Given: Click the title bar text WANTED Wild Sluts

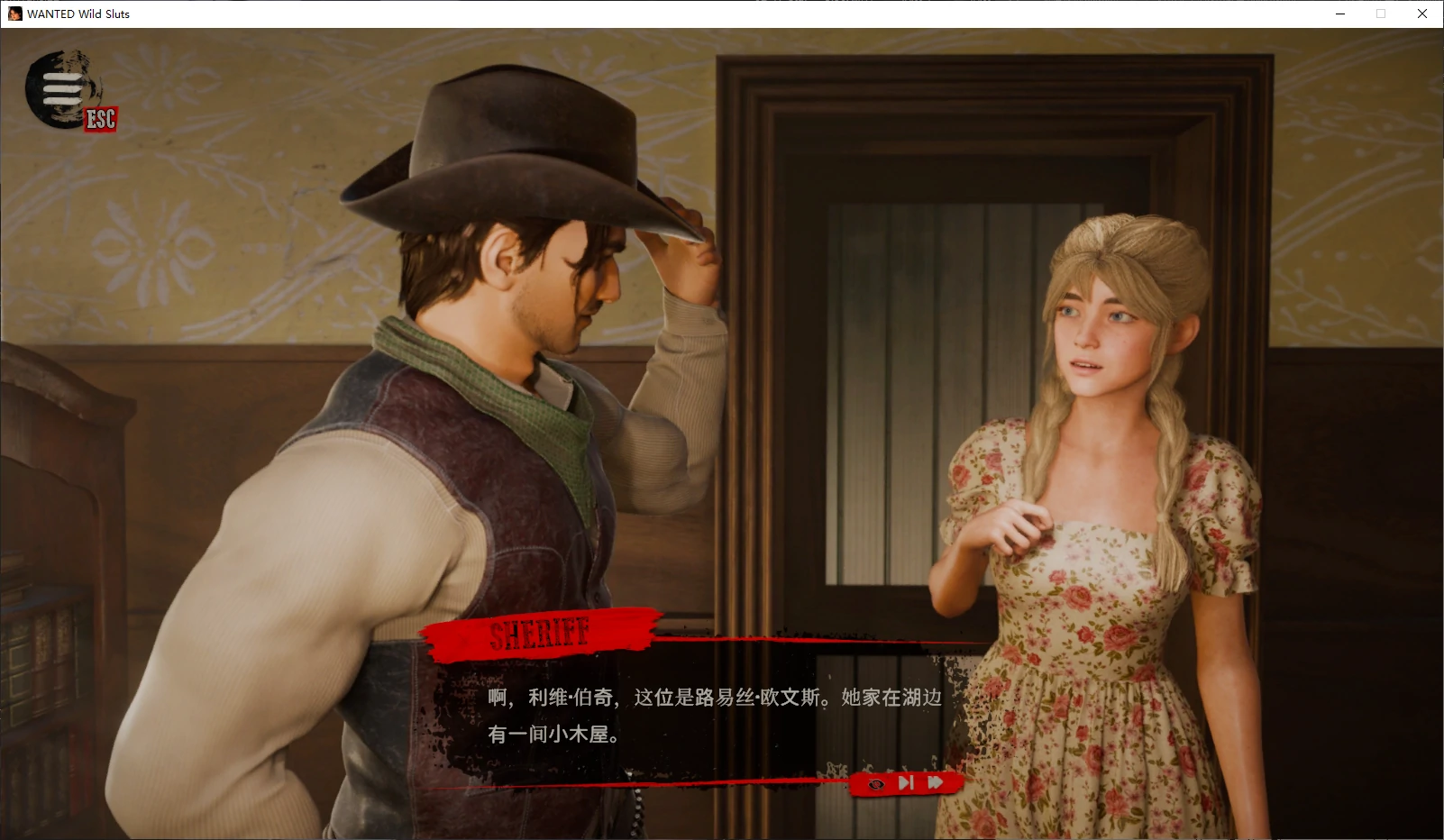Looking at the screenshot, I should click(x=77, y=14).
